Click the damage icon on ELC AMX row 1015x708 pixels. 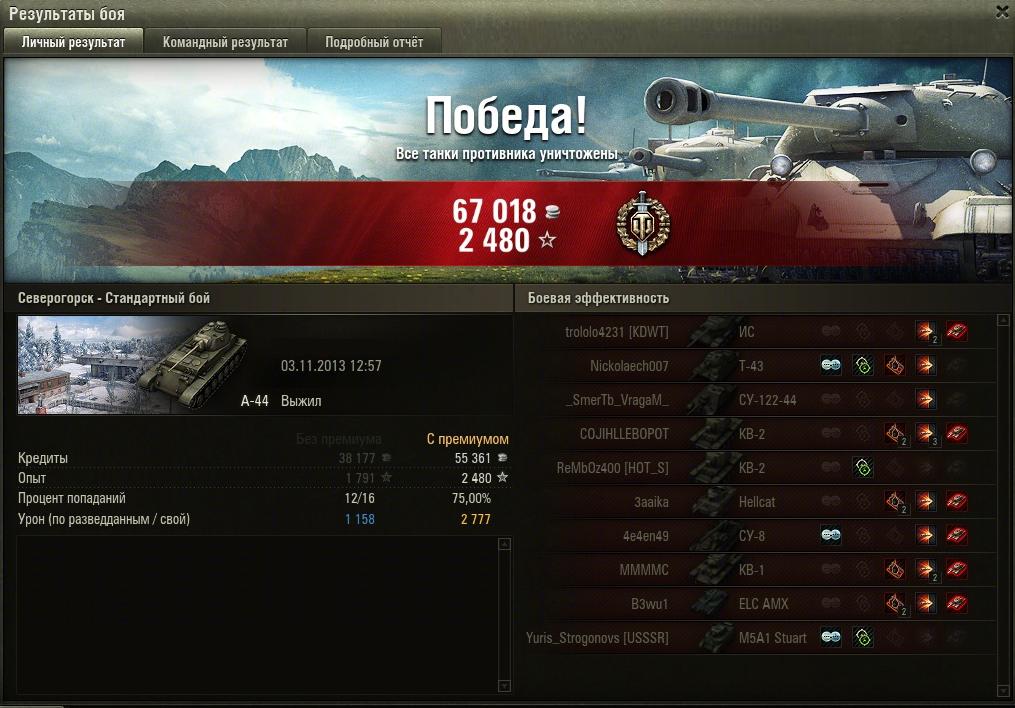point(926,604)
